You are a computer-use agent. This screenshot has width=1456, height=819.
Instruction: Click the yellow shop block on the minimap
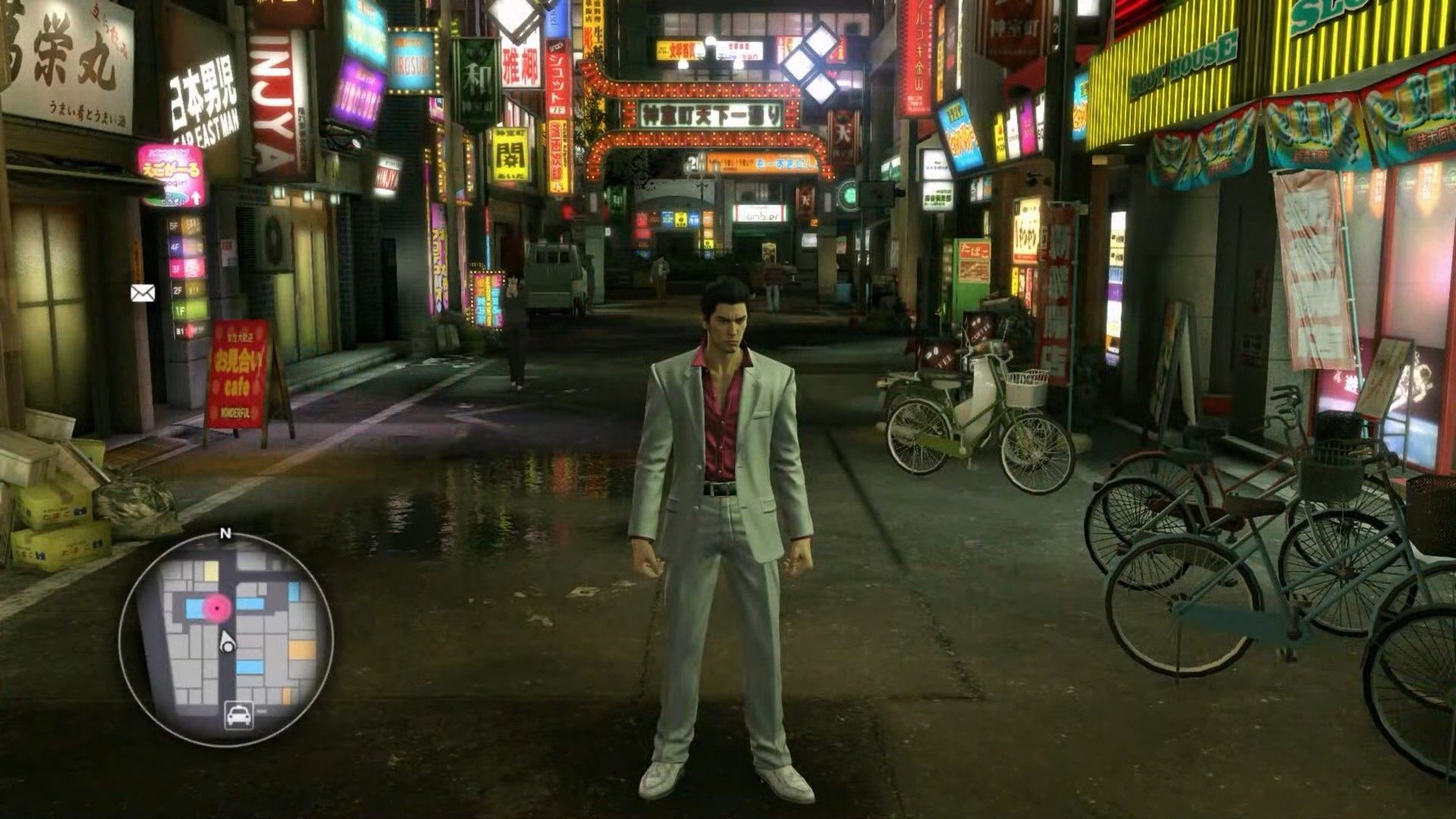(x=209, y=570)
